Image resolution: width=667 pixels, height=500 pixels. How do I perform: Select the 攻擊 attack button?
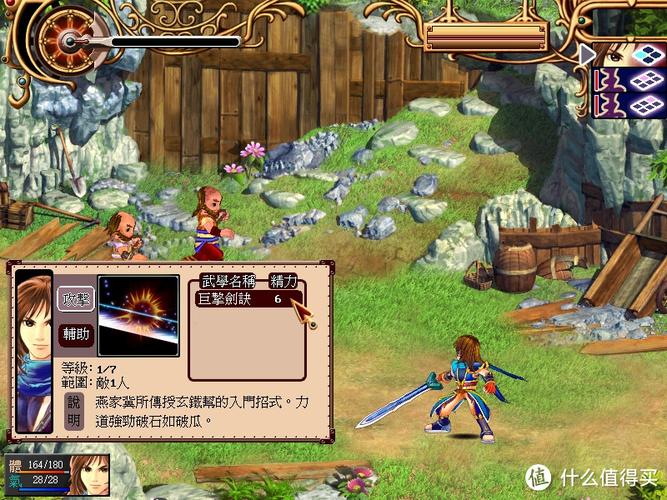coord(76,297)
